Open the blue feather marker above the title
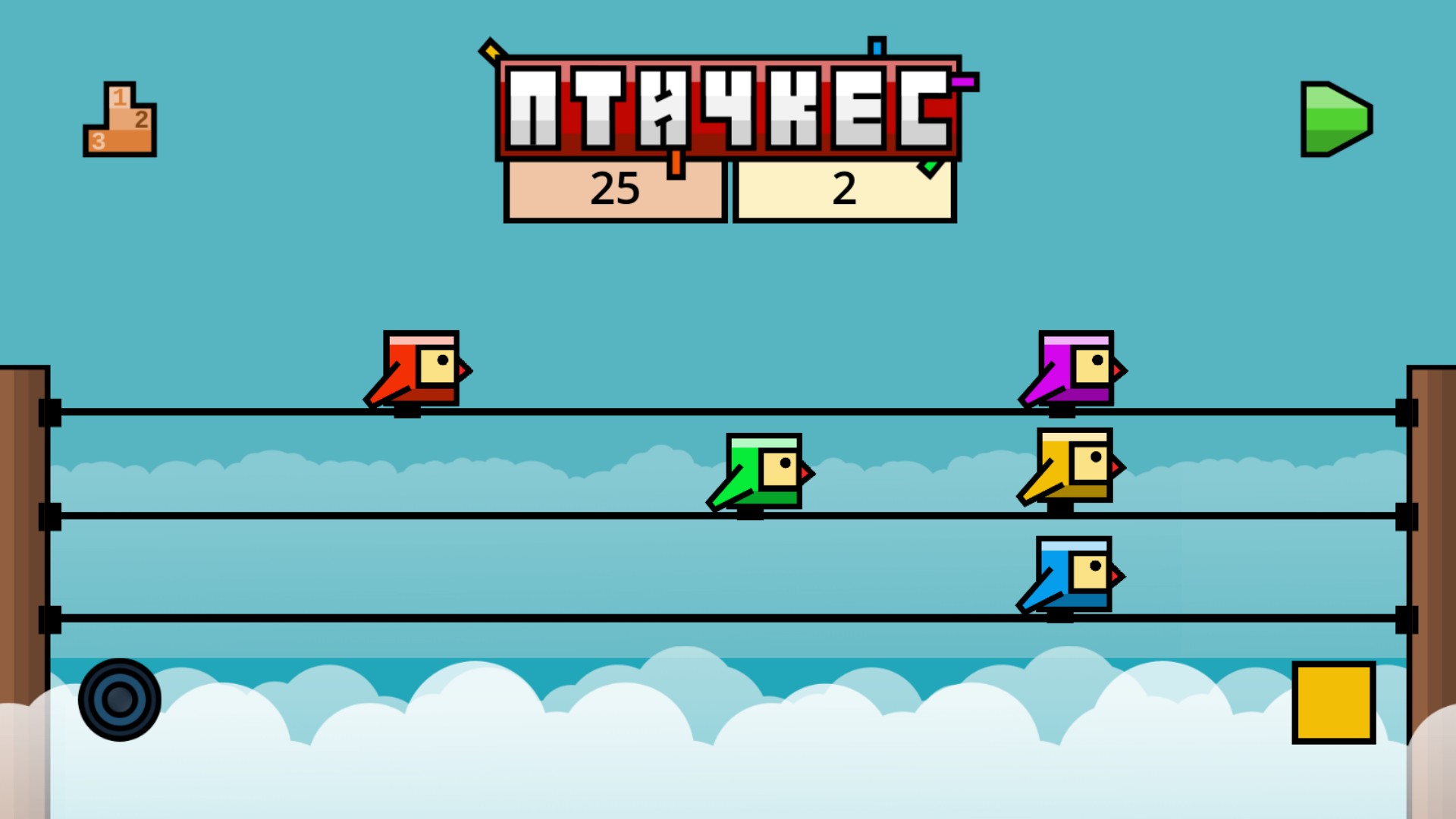Image resolution: width=1456 pixels, height=819 pixels. 876,47
